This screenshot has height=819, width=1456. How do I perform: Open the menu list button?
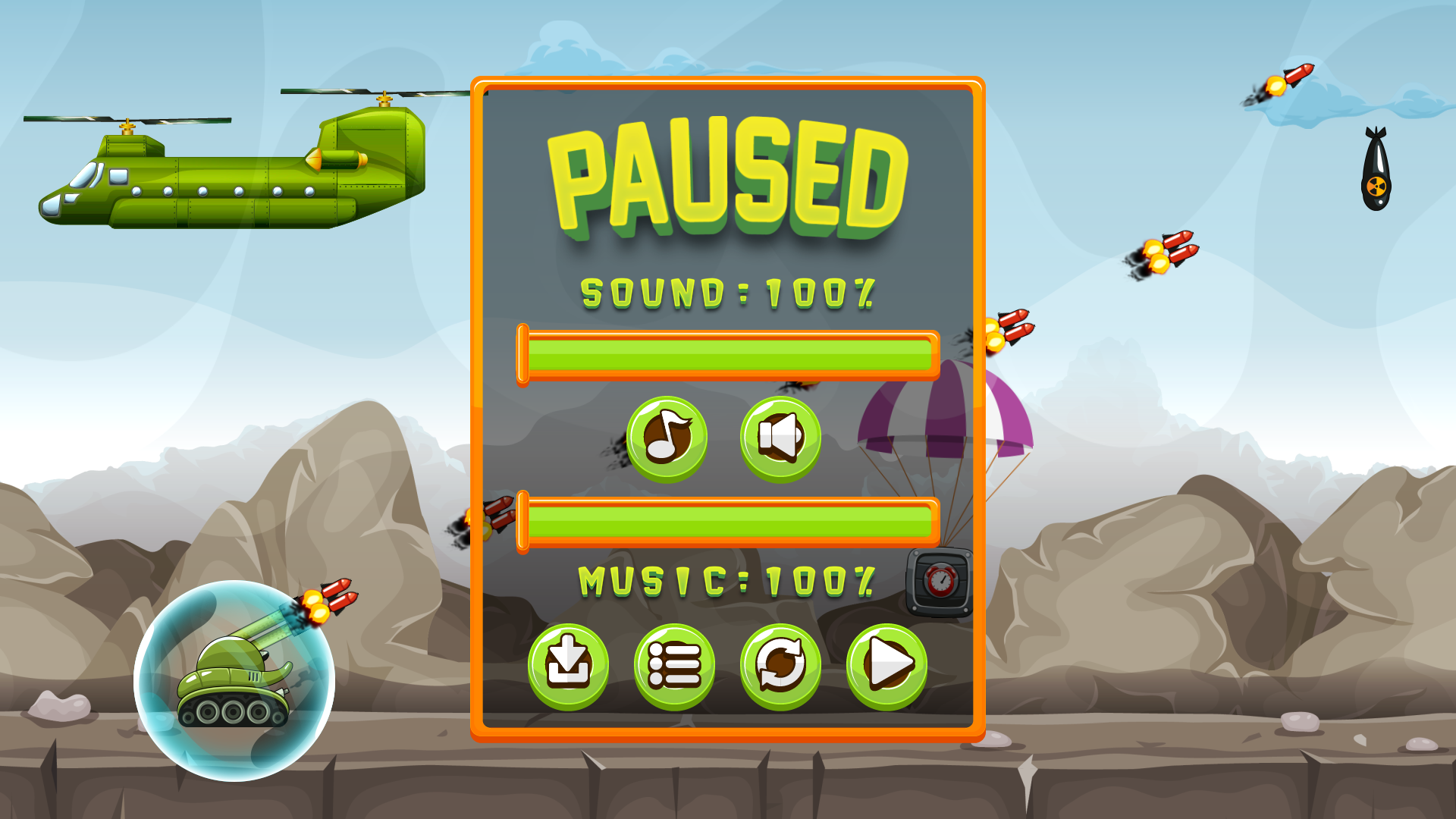coord(674,666)
